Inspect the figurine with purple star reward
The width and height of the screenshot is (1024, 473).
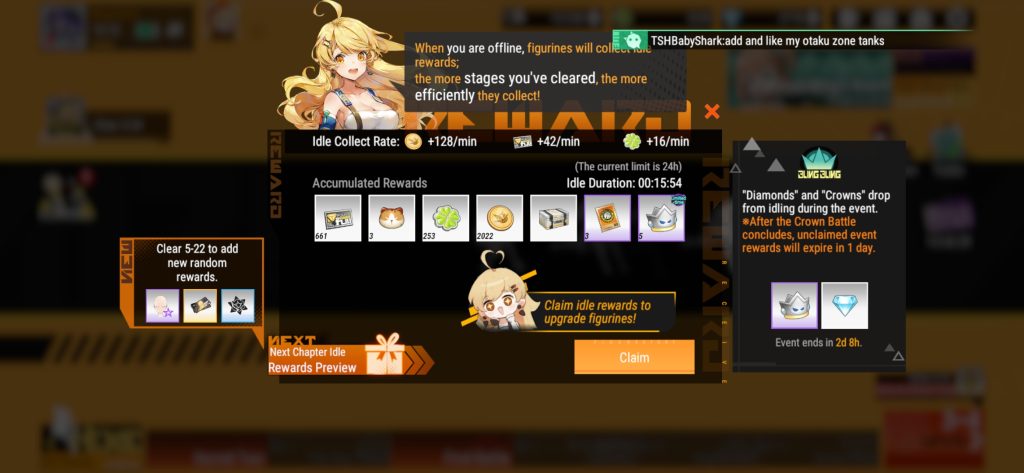pos(163,306)
